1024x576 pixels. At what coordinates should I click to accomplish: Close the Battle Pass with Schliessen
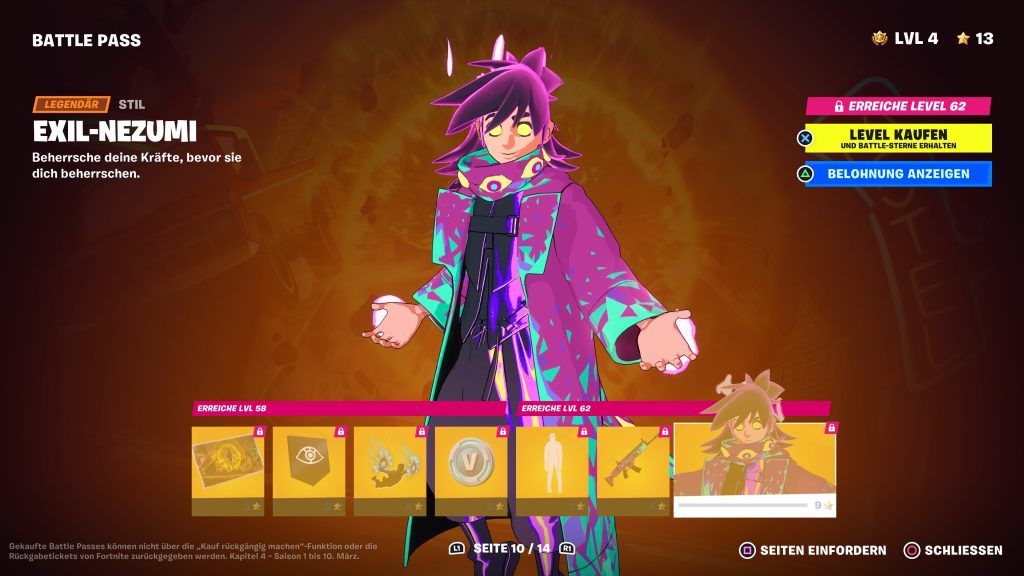click(953, 550)
